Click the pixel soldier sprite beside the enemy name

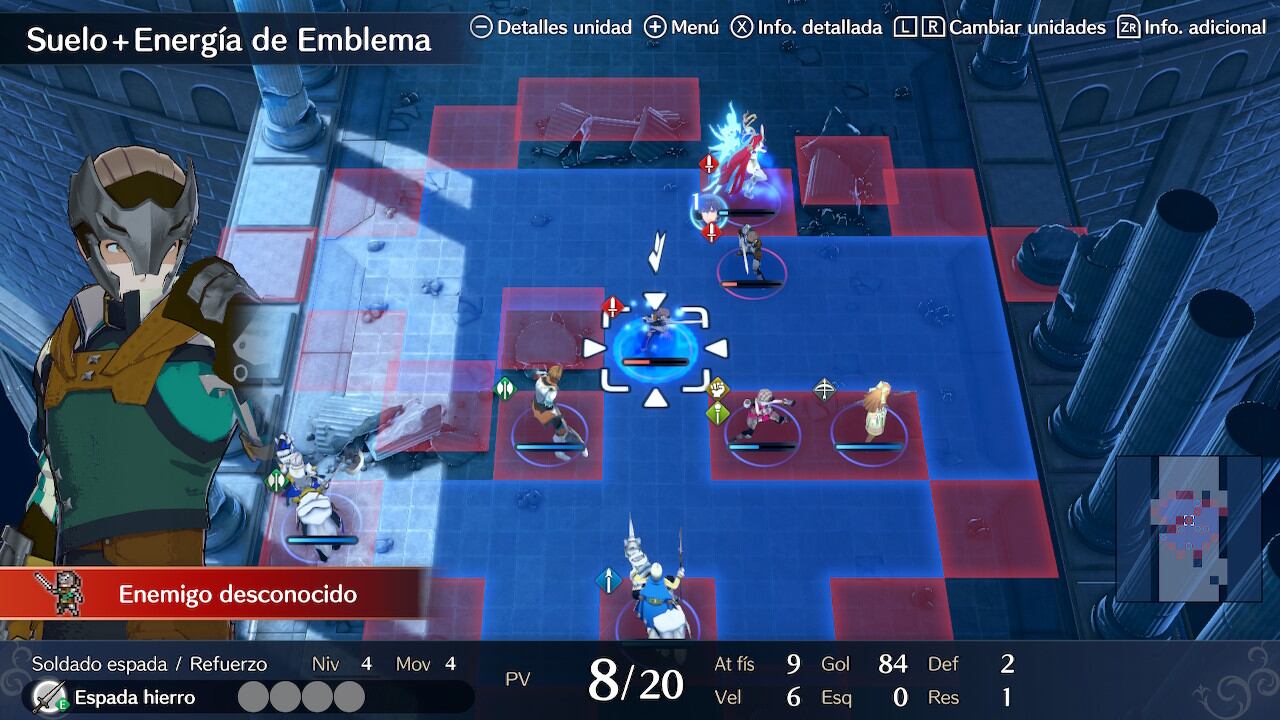(59, 593)
